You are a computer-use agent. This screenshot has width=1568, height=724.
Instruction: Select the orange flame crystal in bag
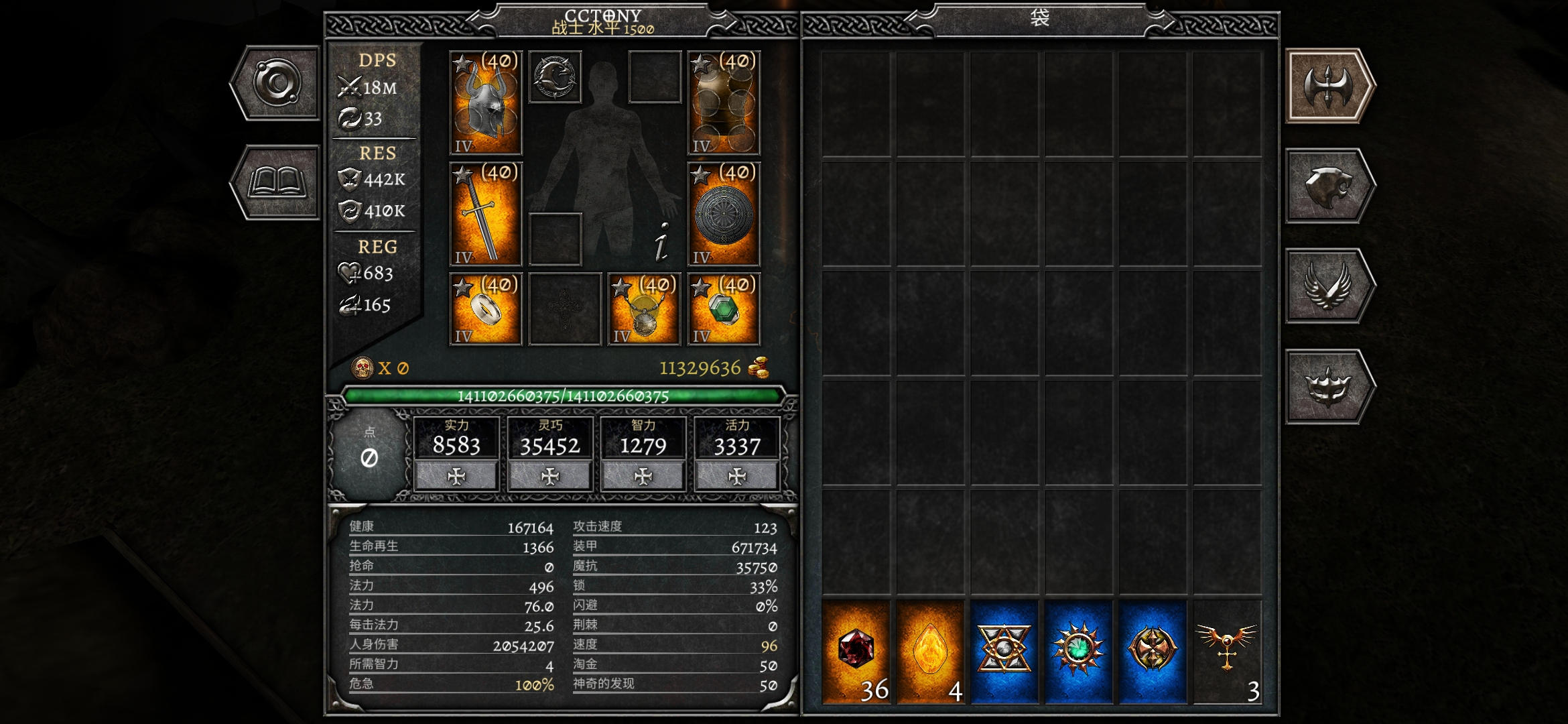(x=930, y=652)
